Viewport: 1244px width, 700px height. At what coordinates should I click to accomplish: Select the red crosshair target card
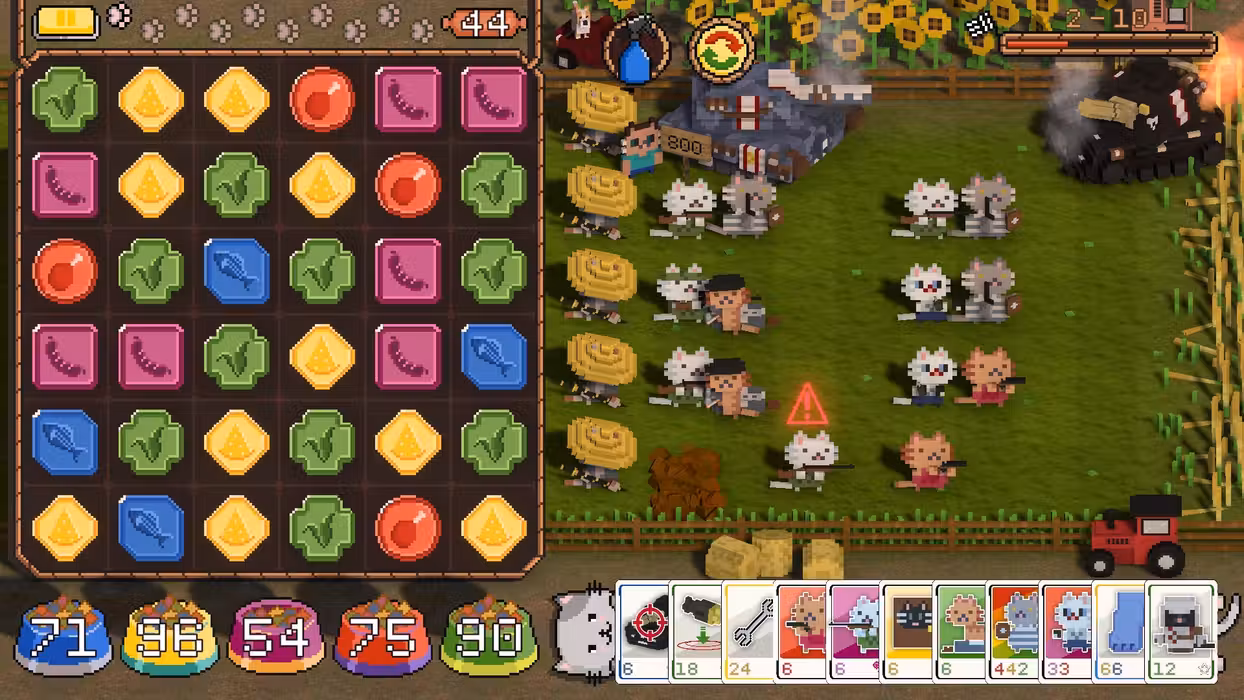tap(643, 630)
